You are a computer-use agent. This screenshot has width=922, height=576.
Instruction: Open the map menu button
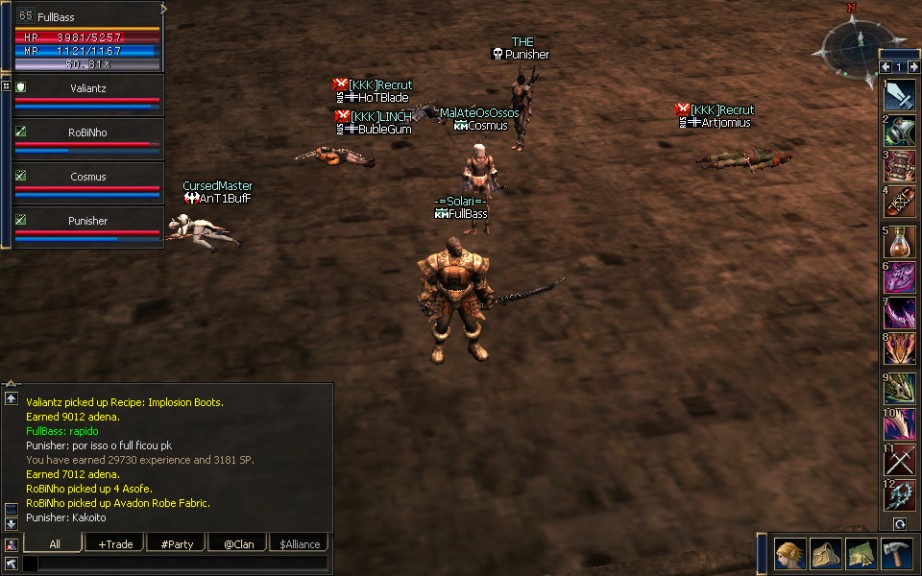coord(861,554)
